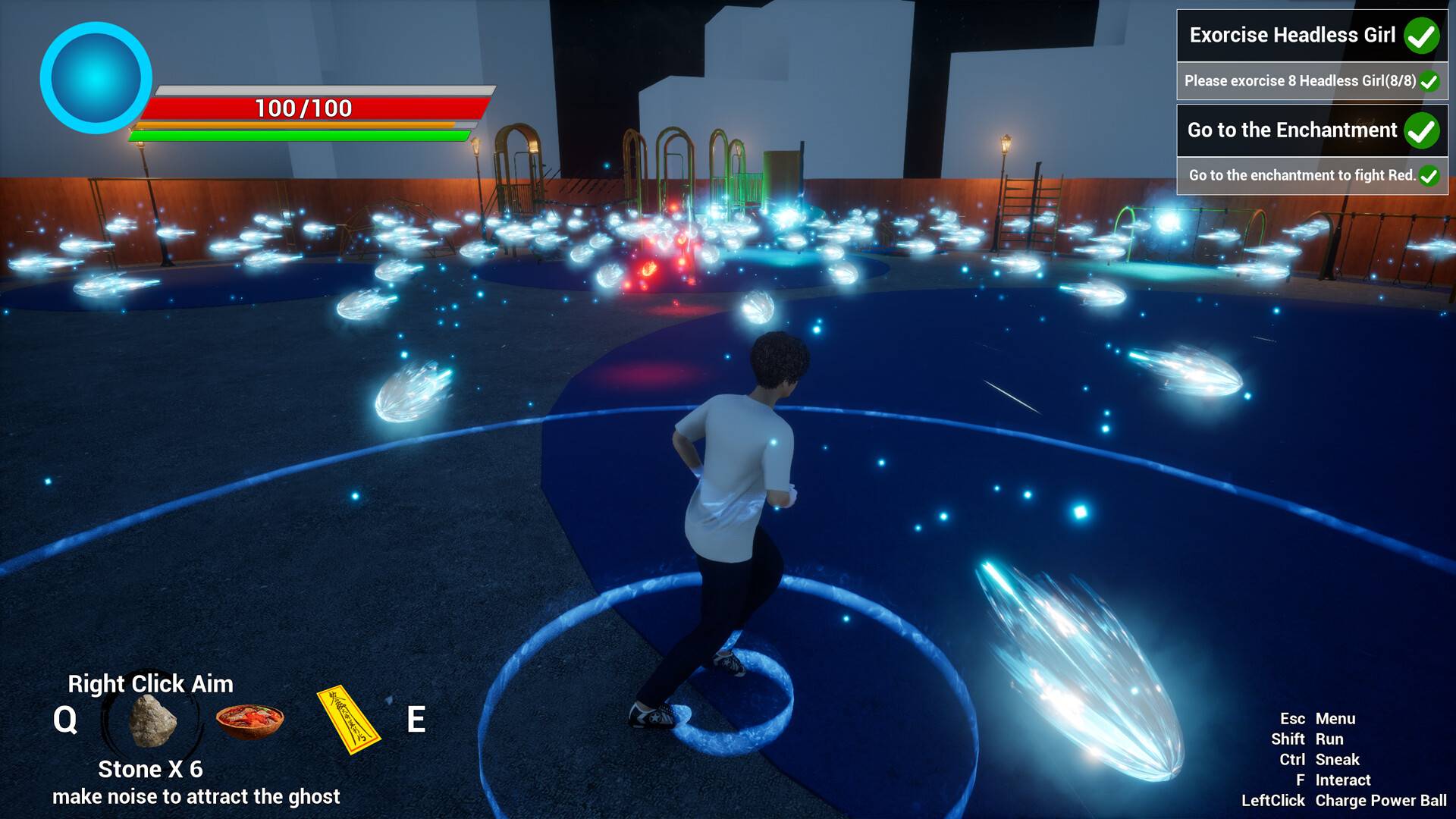Select the stone item in the hotbar
The height and width of the screenshot is (819, 1456).
coord(153,720)
